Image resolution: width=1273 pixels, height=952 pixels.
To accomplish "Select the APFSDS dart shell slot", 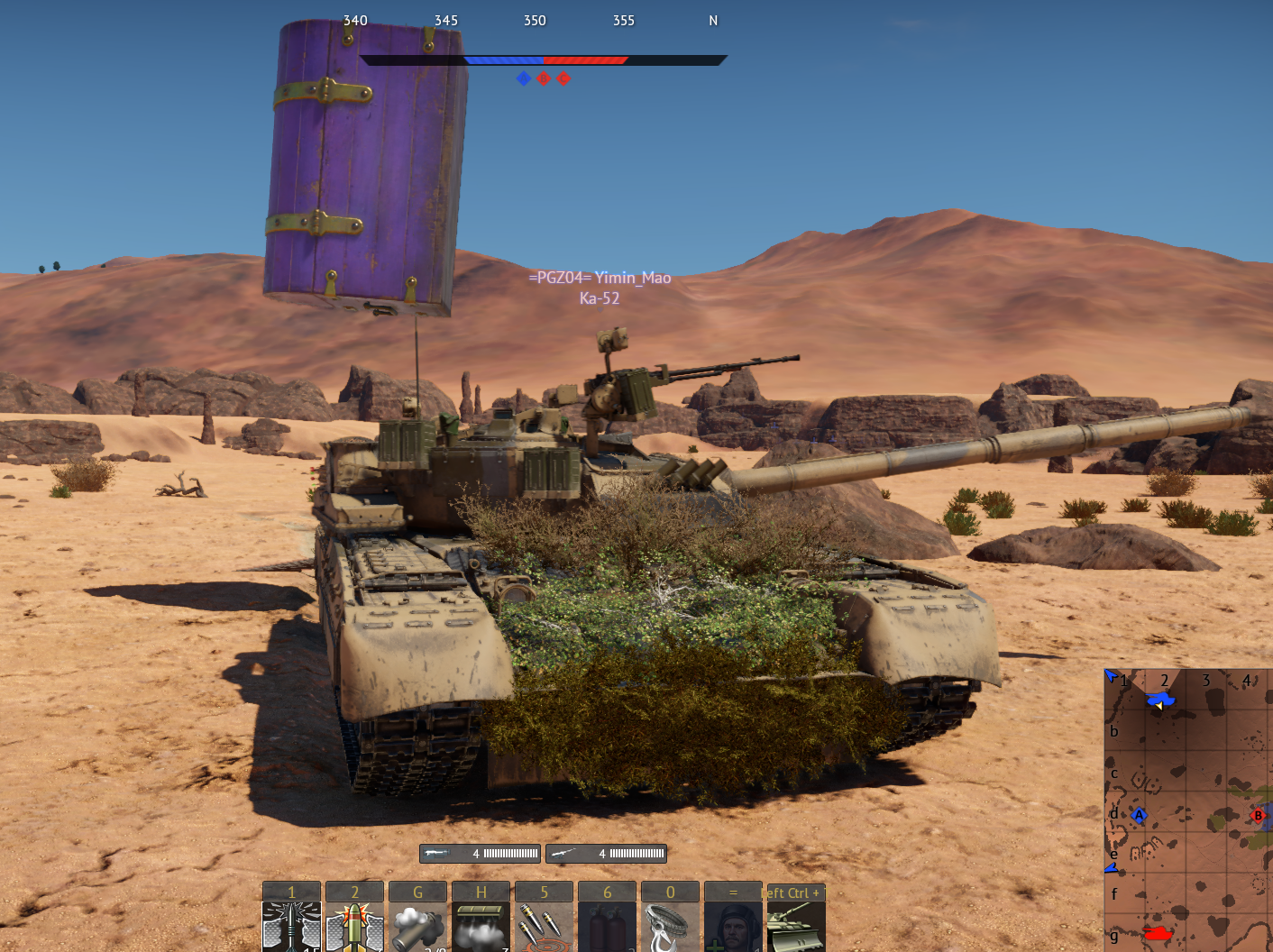I will (x=291, y=927).
